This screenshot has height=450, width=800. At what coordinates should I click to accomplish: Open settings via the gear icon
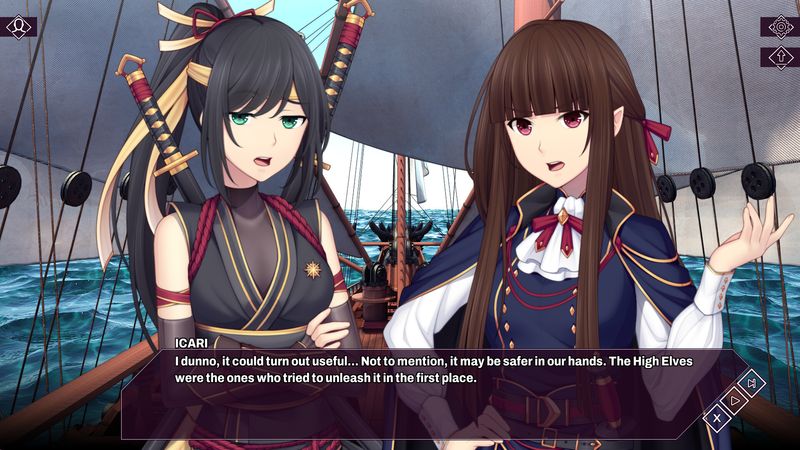click(x=779, y=26)
